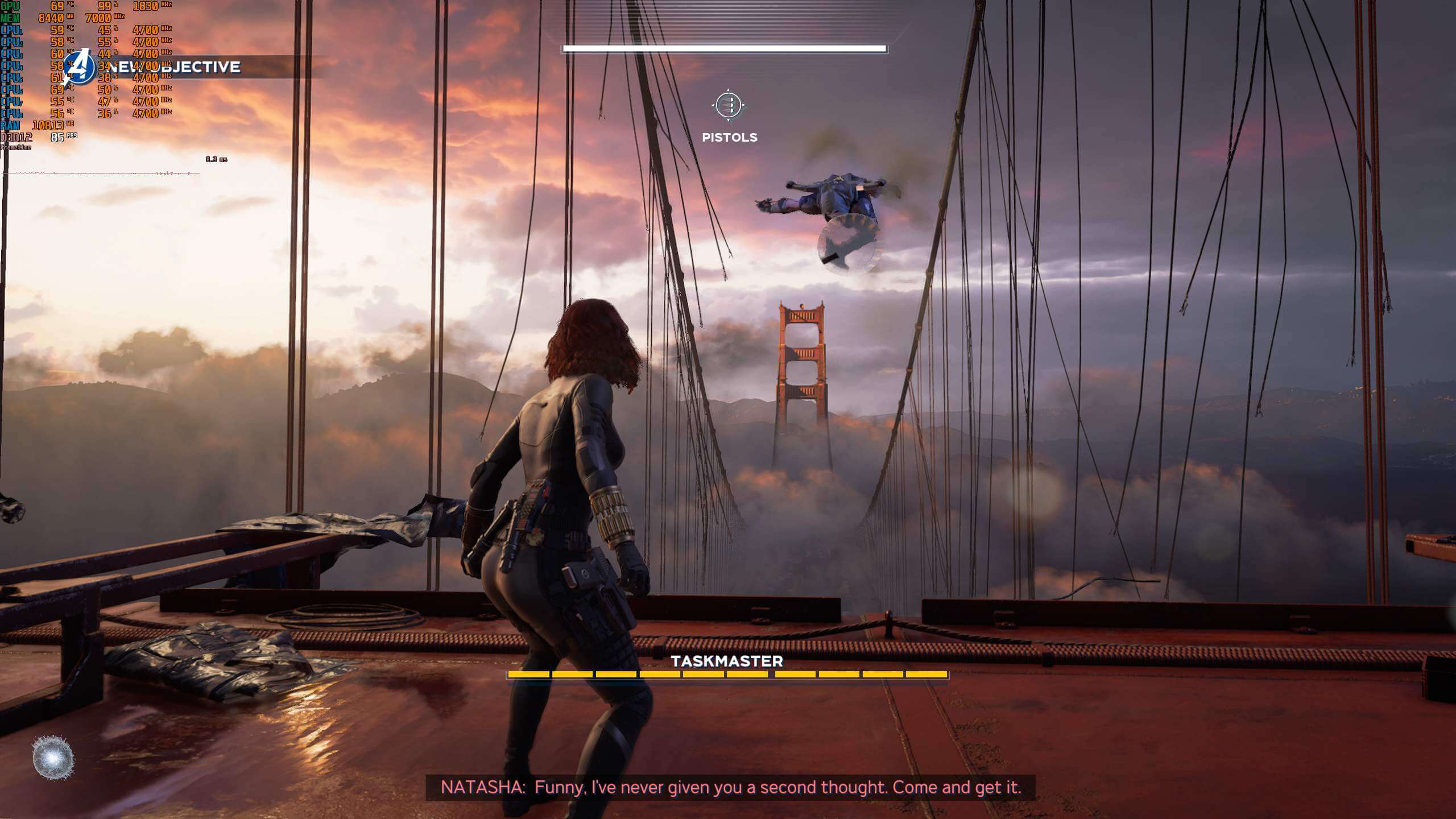The image size is (1456, 819).
Task: Activate the glowing orb ability icon
Action: pos(53,758)
